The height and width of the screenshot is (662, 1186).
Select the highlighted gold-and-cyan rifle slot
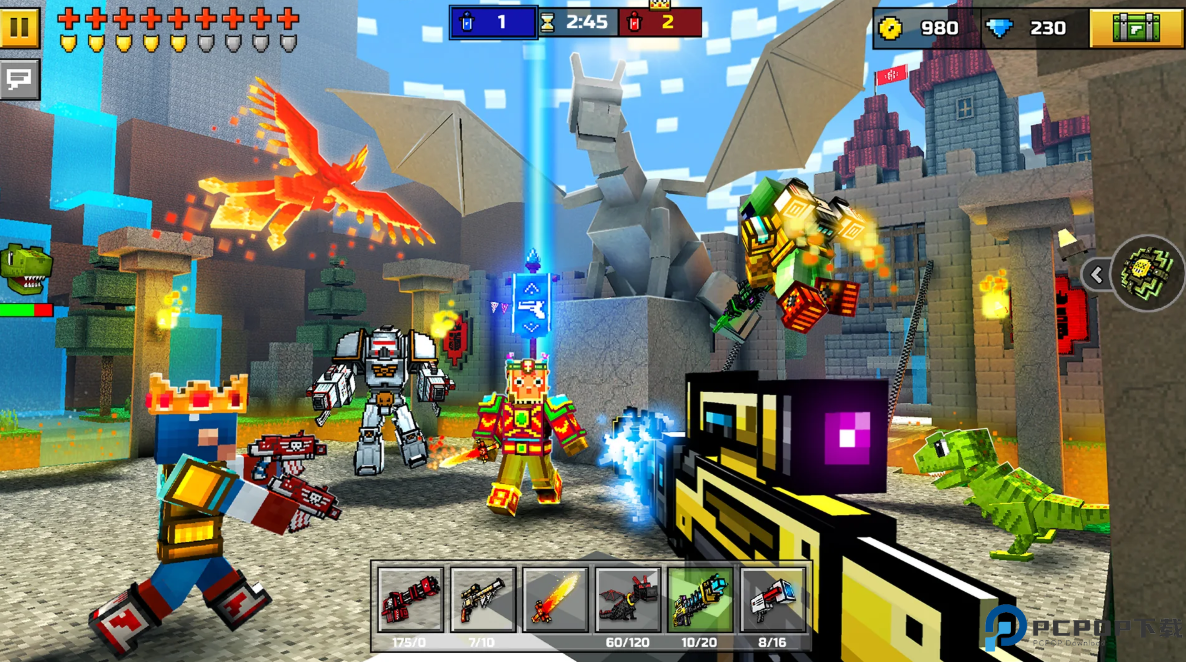click(700, 600)
